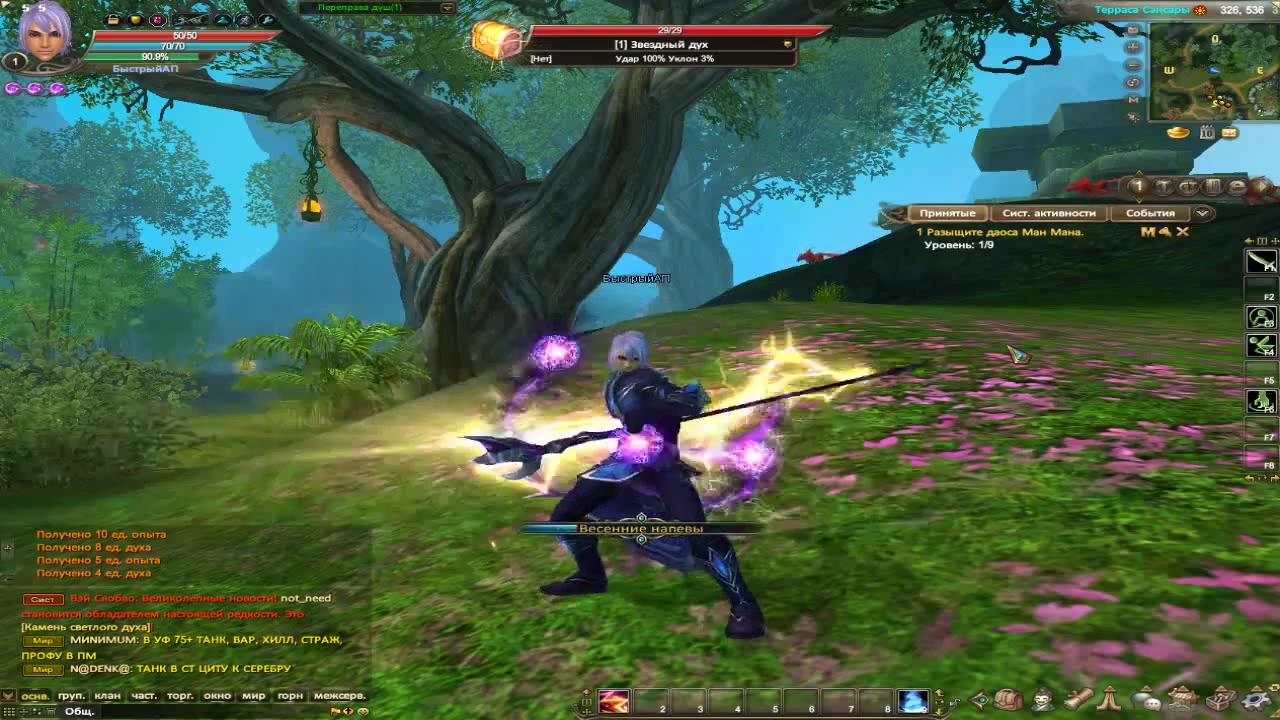Select the 'Разыщите даоса Ман Мана' quest

click(x=1003, y=231)
